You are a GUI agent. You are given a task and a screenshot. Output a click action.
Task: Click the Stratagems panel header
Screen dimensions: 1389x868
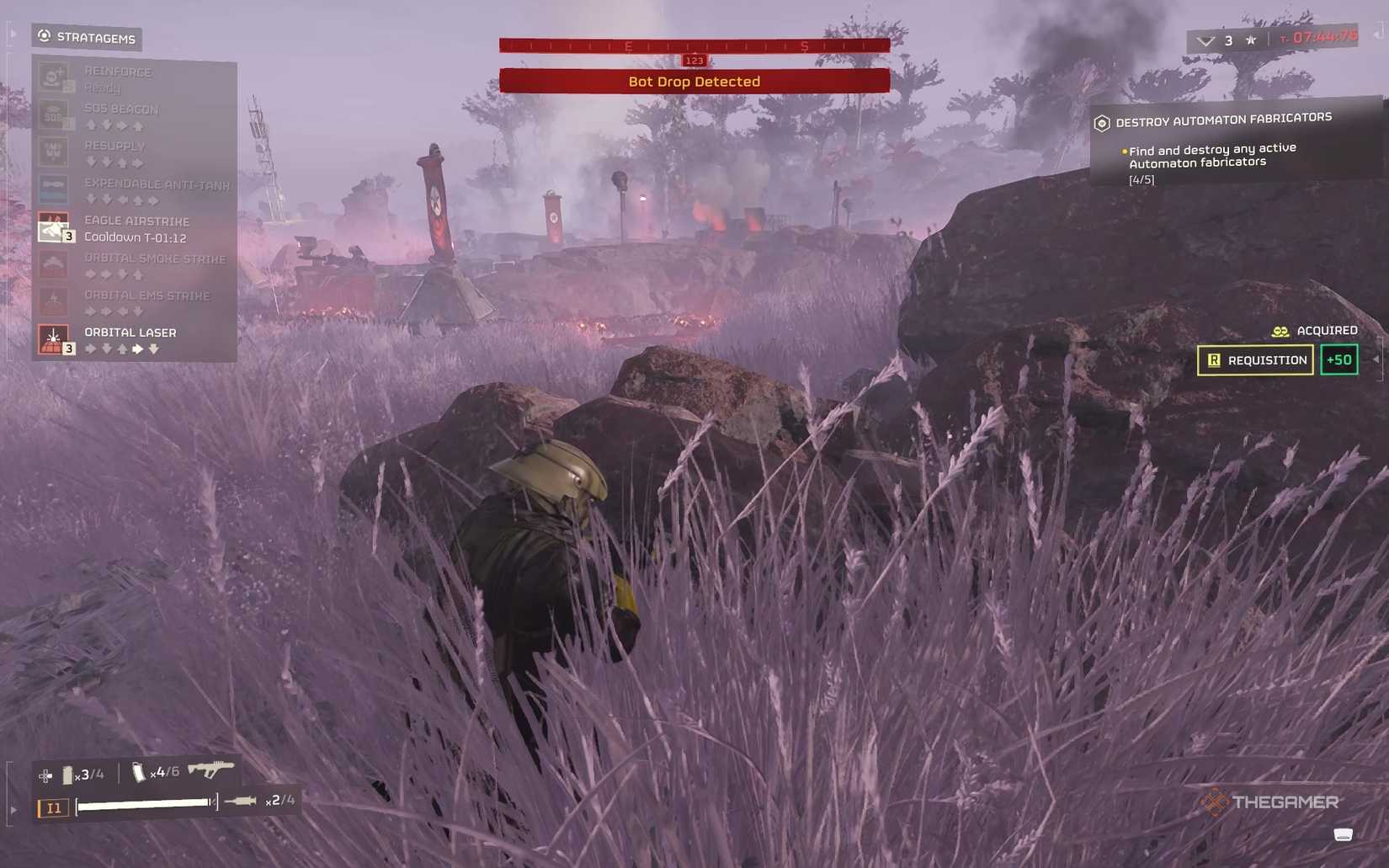pyautogui.click(x=87, y=37)
